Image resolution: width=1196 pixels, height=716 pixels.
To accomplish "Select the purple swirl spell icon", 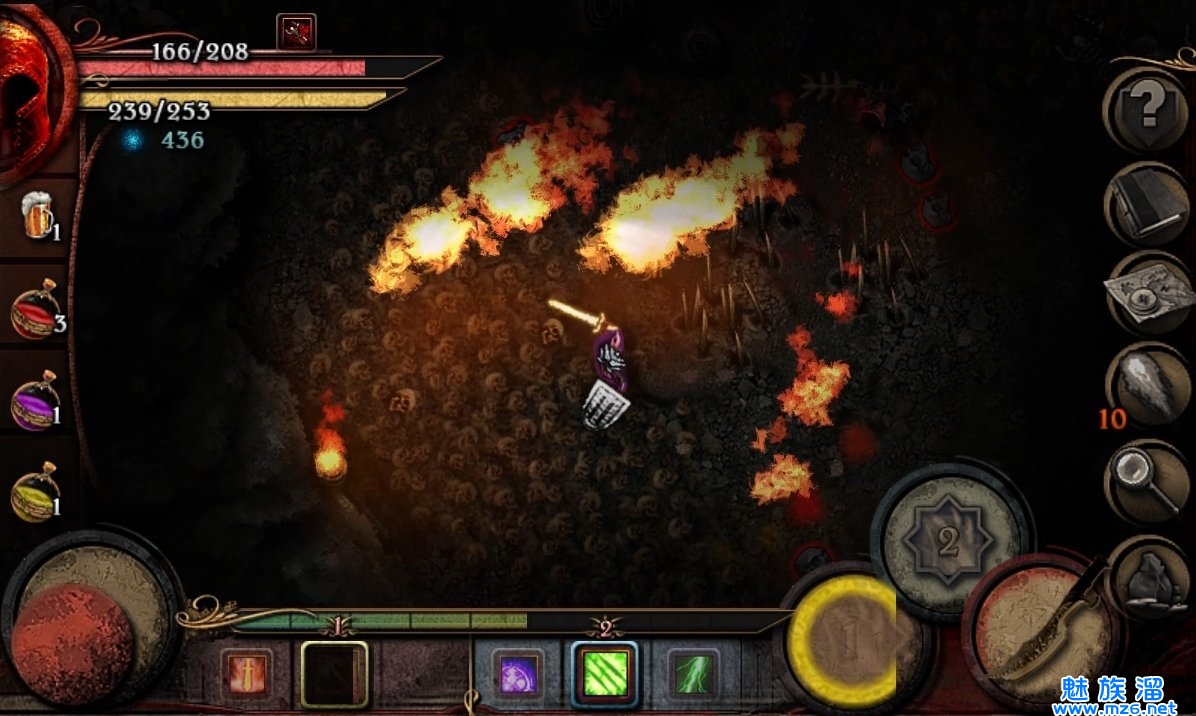I will pos(518,673).
